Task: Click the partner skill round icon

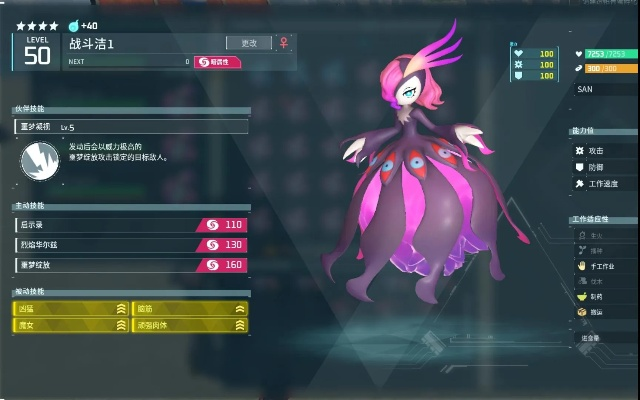Action: [39, 157]
